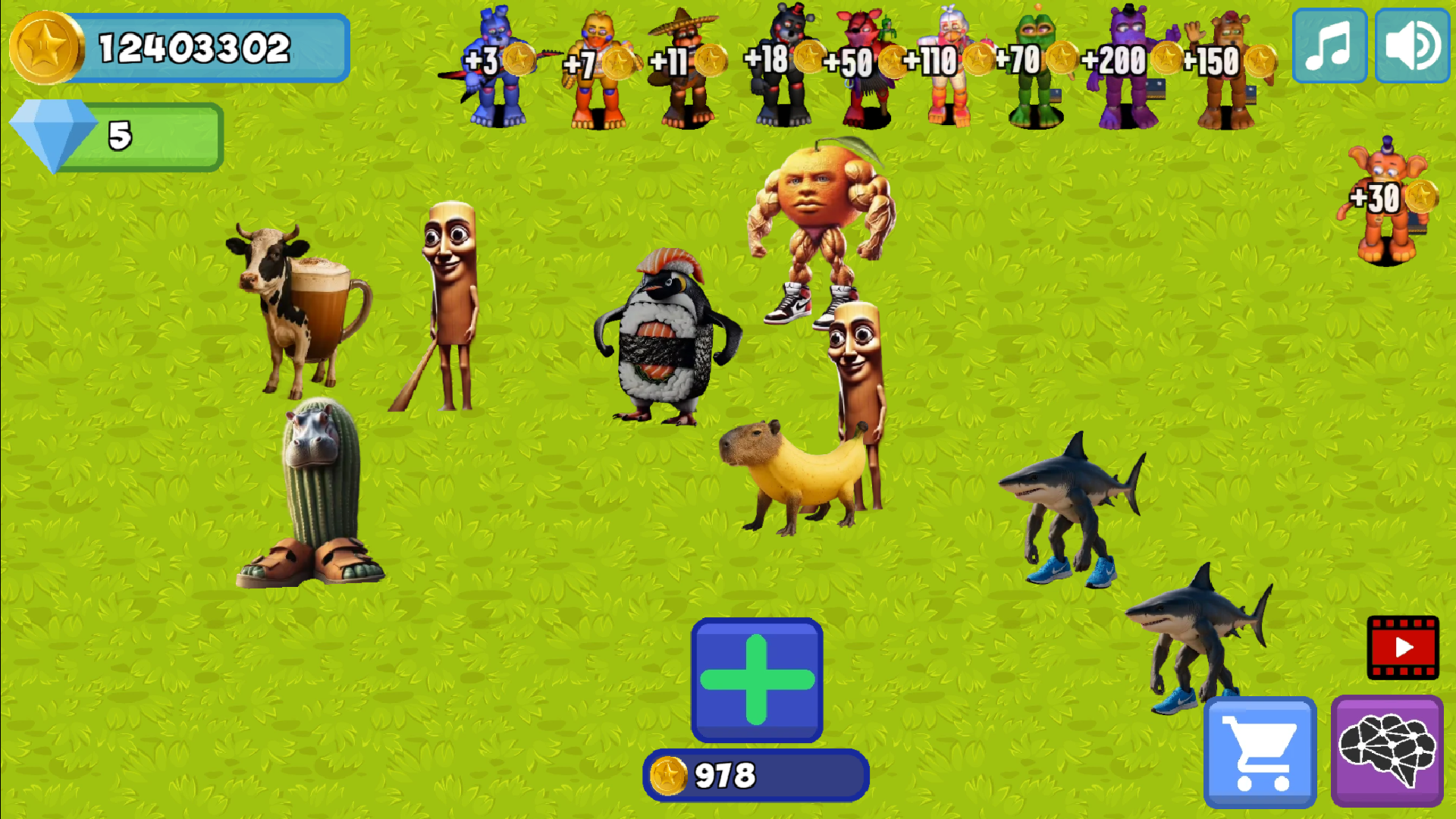Watch the video ad for rewards
Viewport: 1456px width, 819px height.
tap(1402, 647)
